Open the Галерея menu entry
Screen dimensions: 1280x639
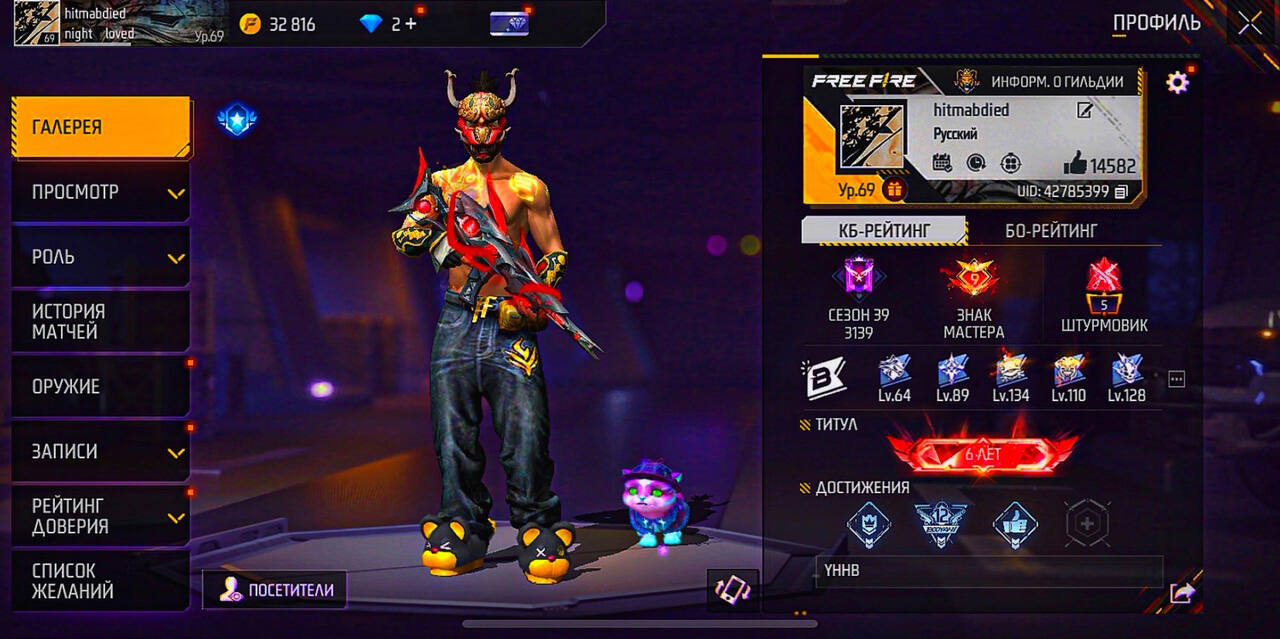click(x=100, y=127)
